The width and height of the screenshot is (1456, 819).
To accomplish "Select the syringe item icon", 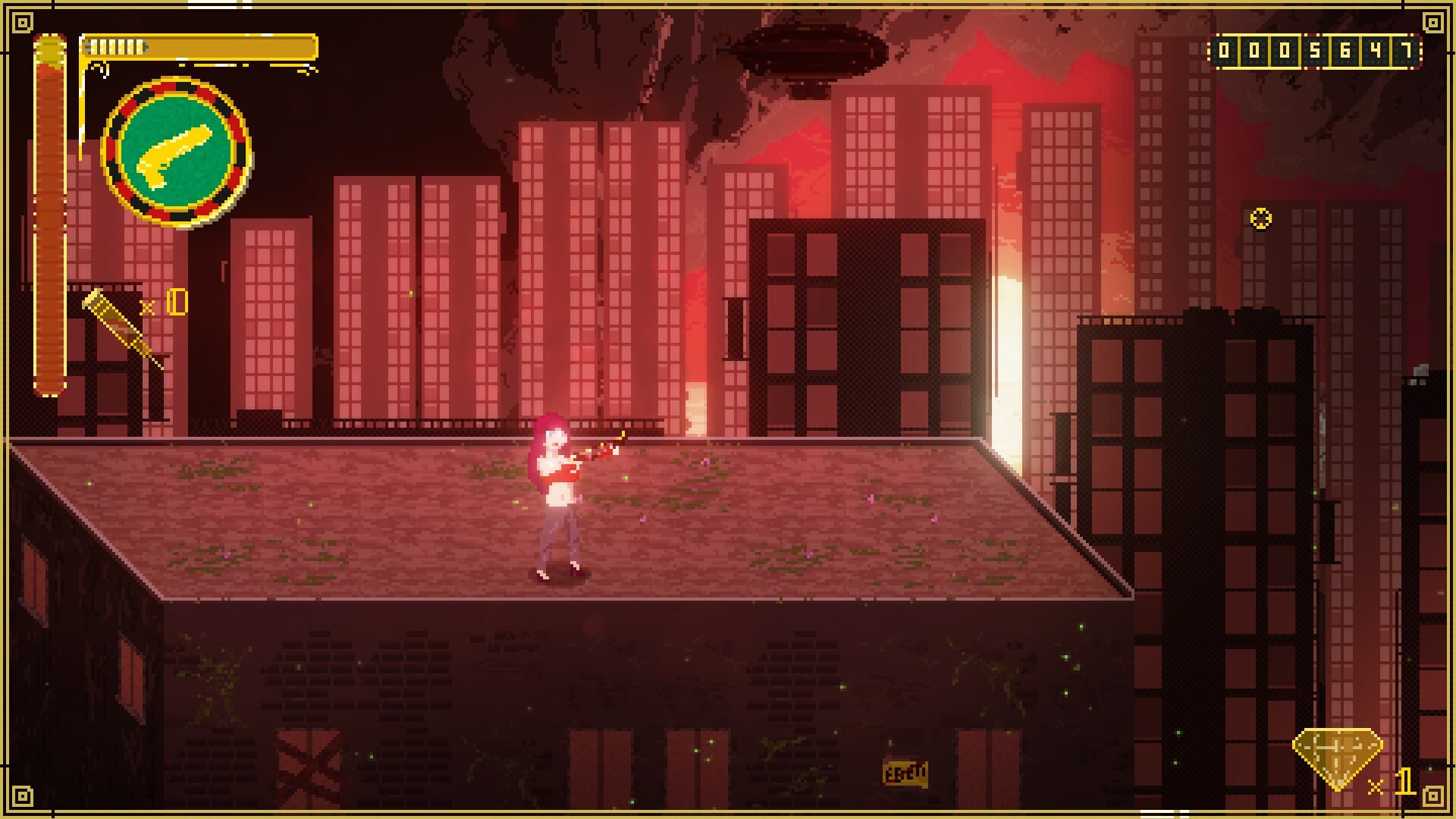I will click(121, 328).
